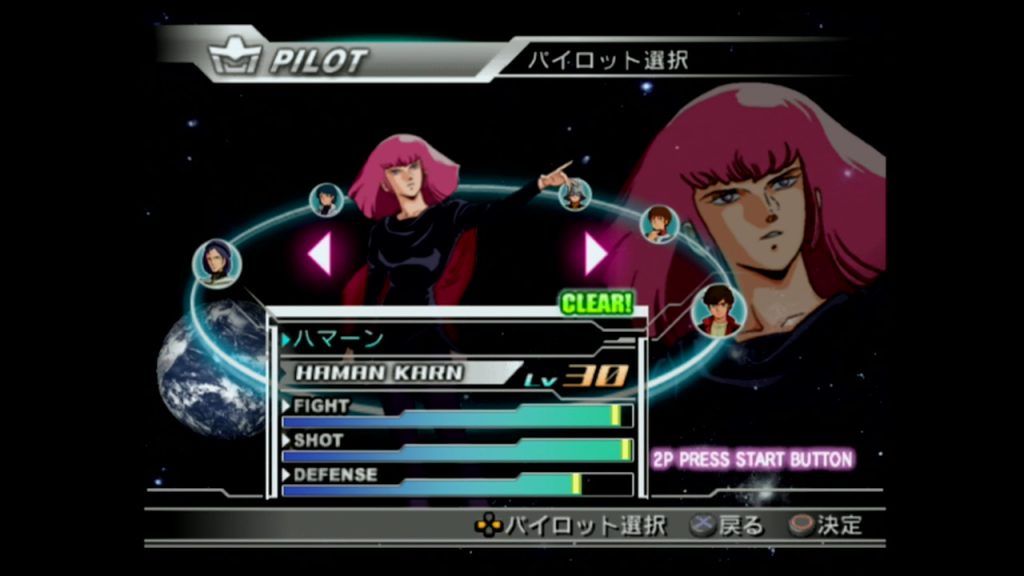Pick the dark-haired pilot in red jacket
Viewport: 1024px width, 576px height.
pos(718,309)
